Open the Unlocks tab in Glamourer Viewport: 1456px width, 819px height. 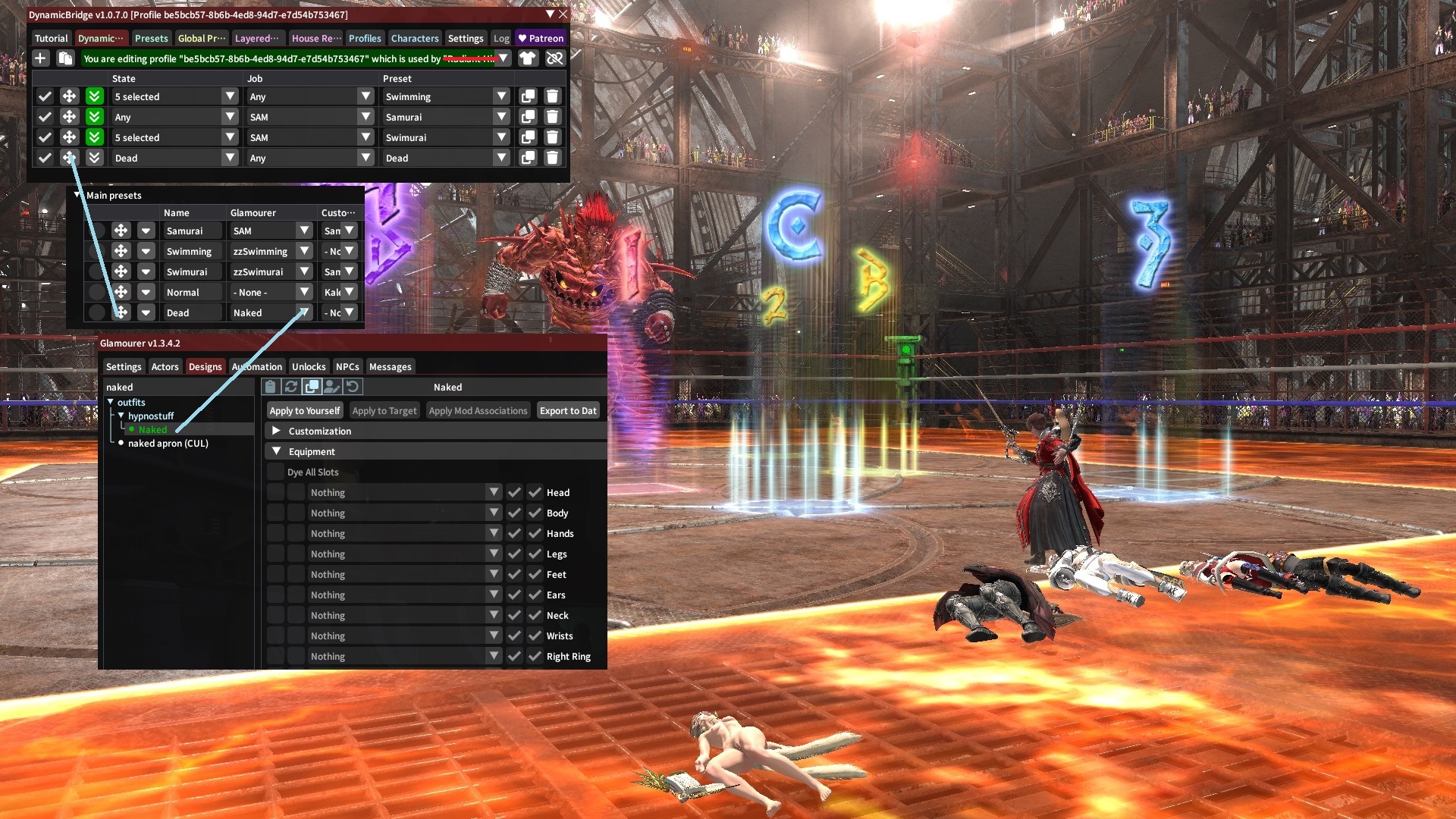(309, 366)
